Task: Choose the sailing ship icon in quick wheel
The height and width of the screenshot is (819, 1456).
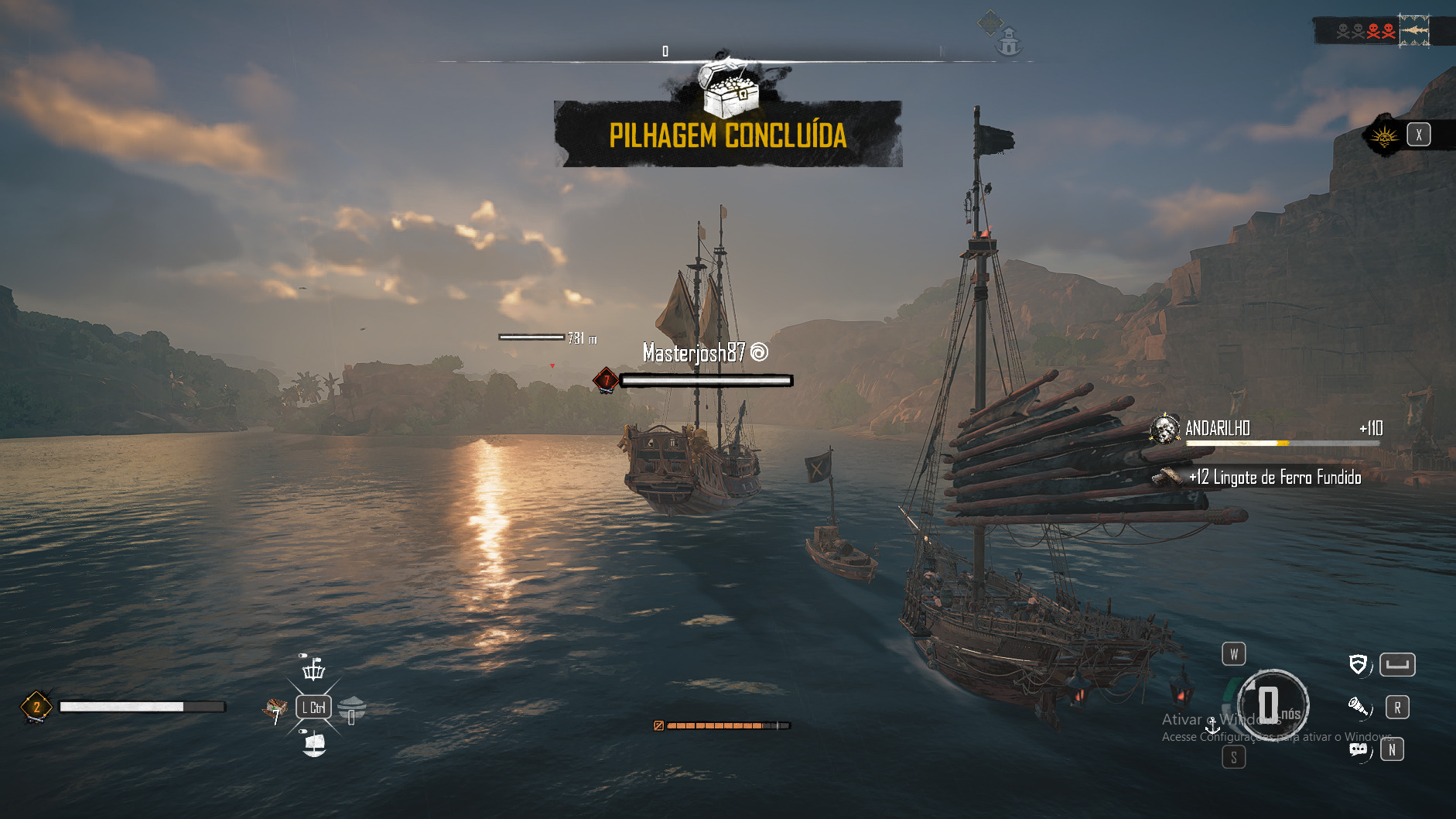Action: (x=314, y=744)
